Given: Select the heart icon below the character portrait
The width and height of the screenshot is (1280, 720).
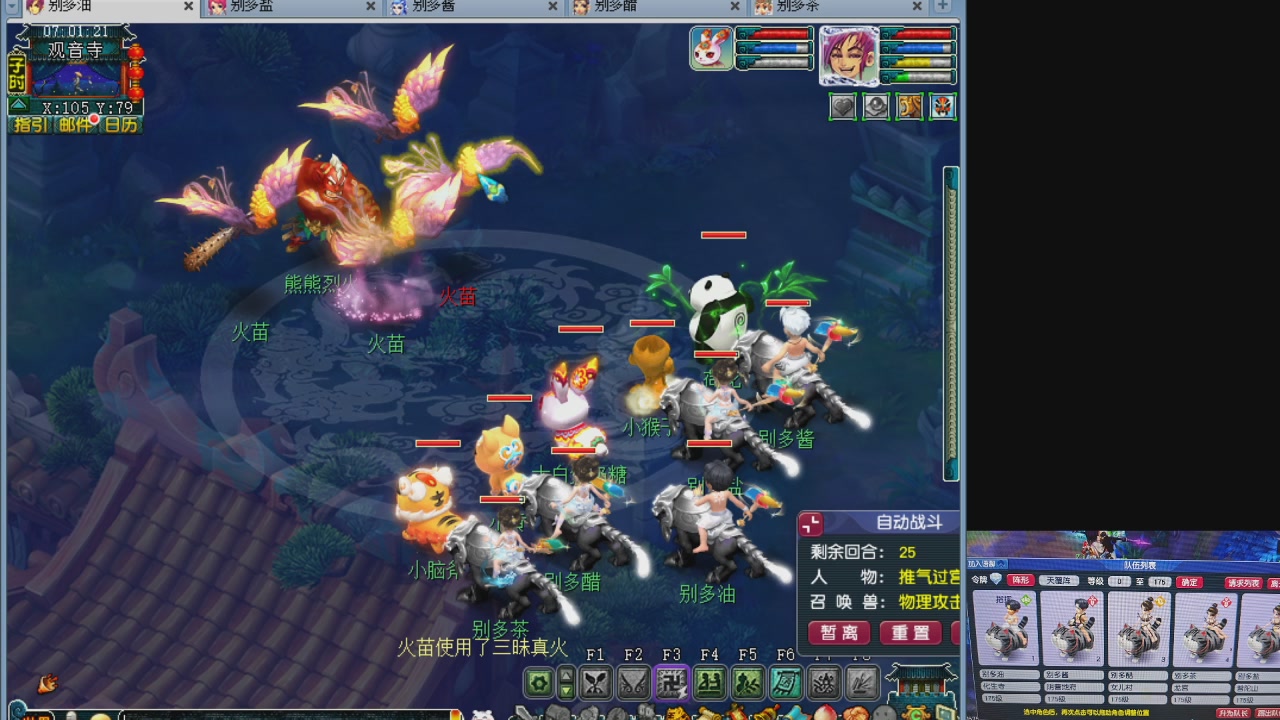Looking at the screenshot, I should (x=844, y=107).
